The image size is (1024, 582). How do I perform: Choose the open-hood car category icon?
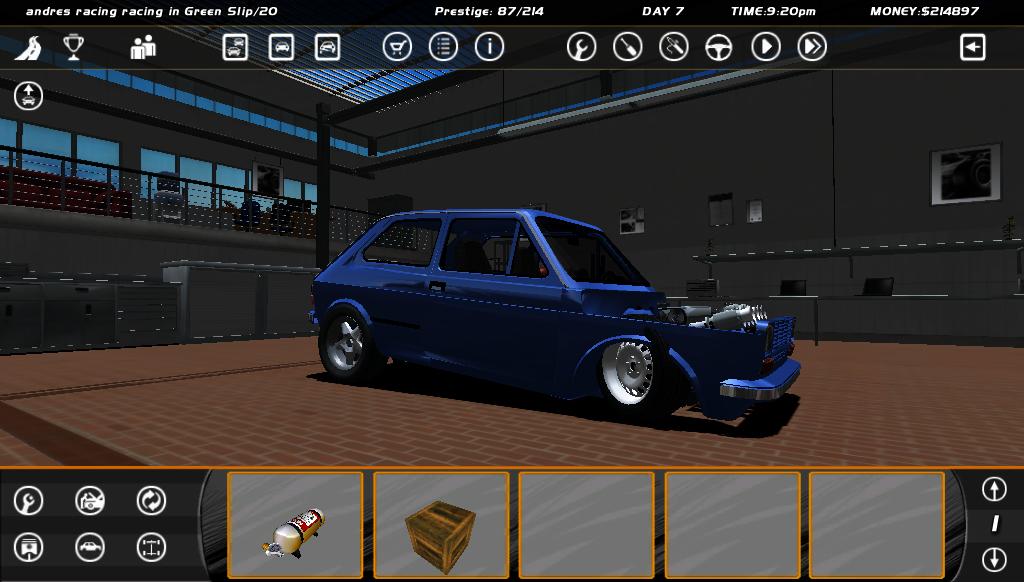click(x=90, y=500)
